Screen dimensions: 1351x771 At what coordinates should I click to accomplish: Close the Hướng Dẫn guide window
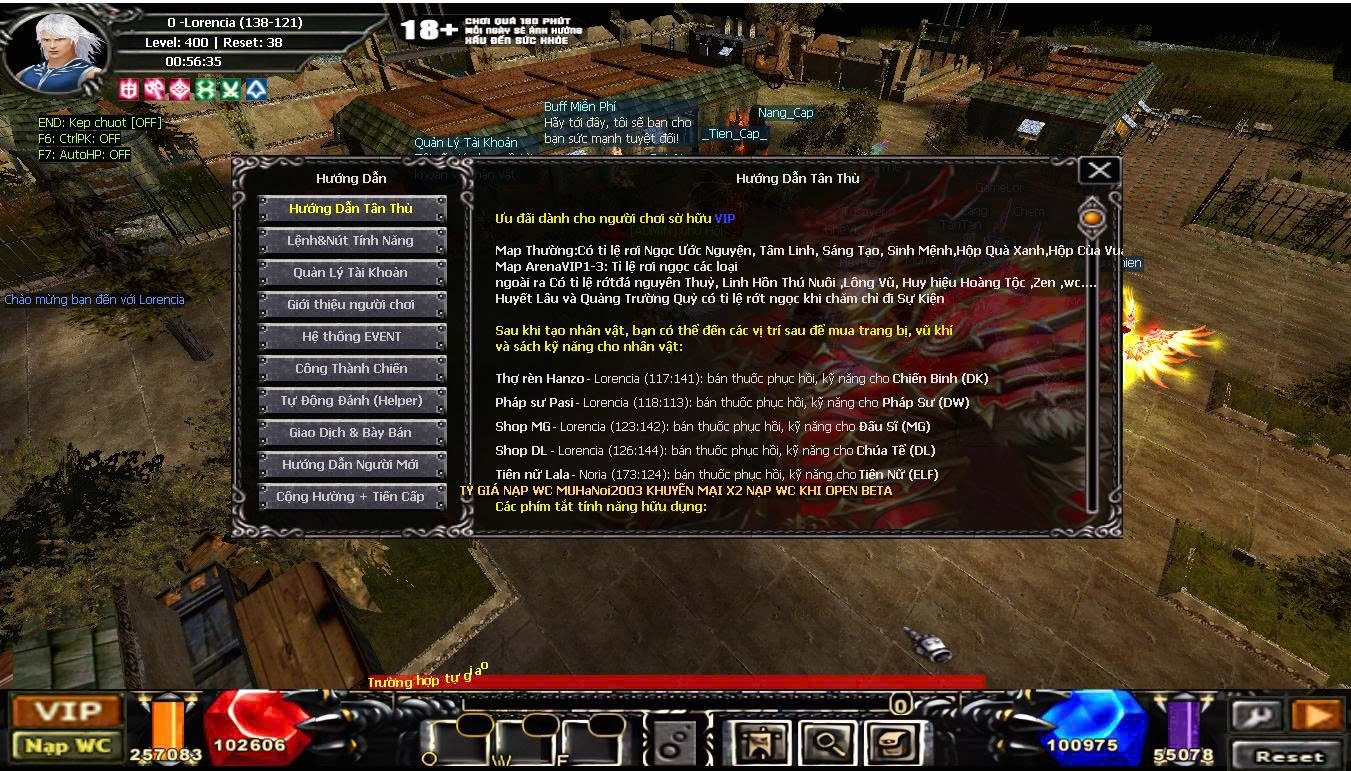[x=1098, y=171]
